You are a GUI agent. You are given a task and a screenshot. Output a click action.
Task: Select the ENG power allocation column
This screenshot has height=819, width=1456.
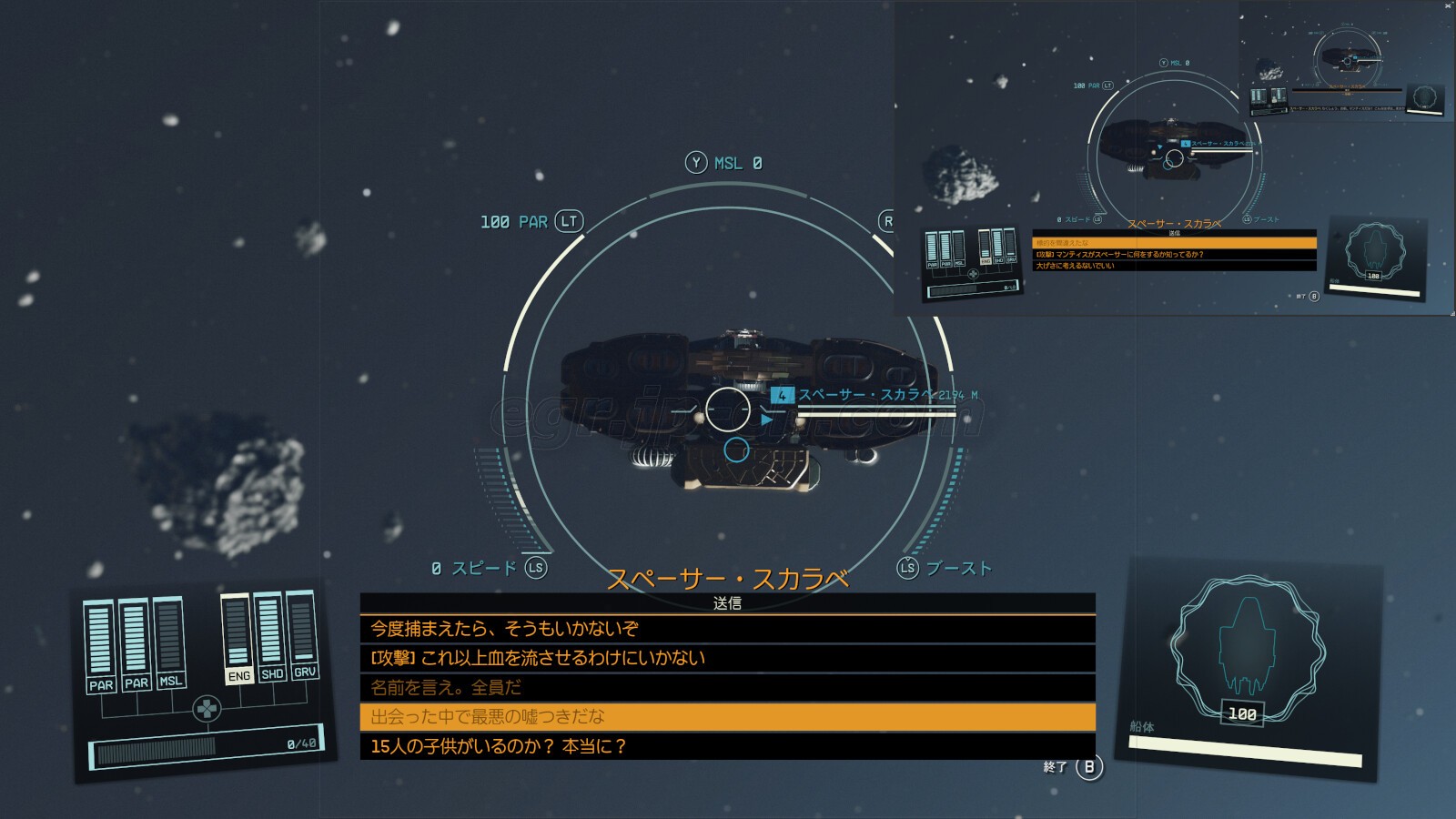(238, 639)
